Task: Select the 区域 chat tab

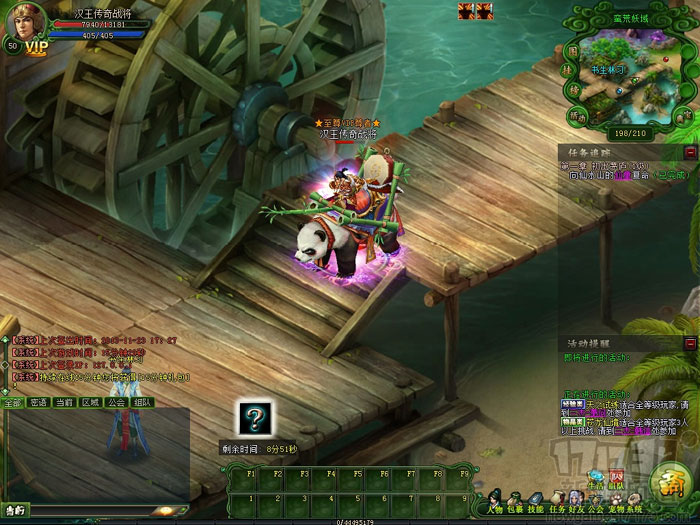Action: coord(90,403)
